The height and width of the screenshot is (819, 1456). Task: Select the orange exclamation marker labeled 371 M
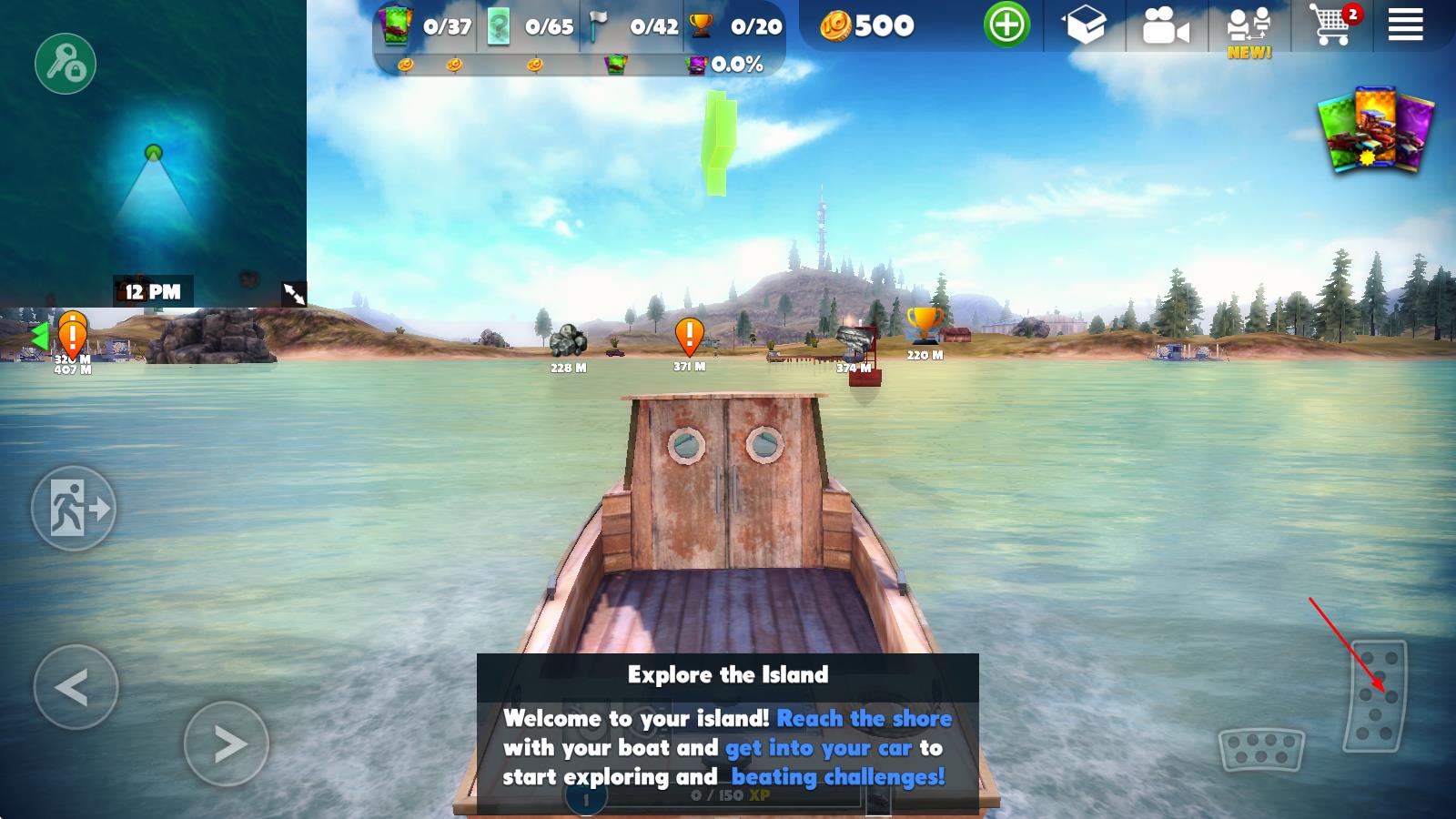click(689, 337)
